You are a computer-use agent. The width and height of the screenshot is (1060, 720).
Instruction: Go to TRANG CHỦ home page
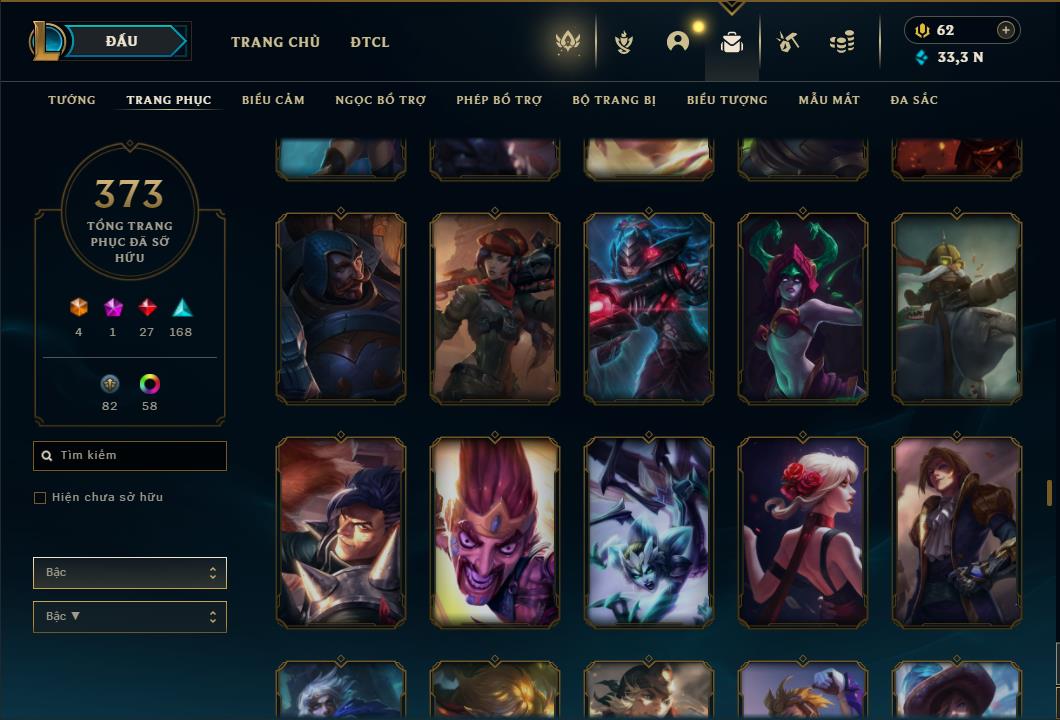click(275, 42)
